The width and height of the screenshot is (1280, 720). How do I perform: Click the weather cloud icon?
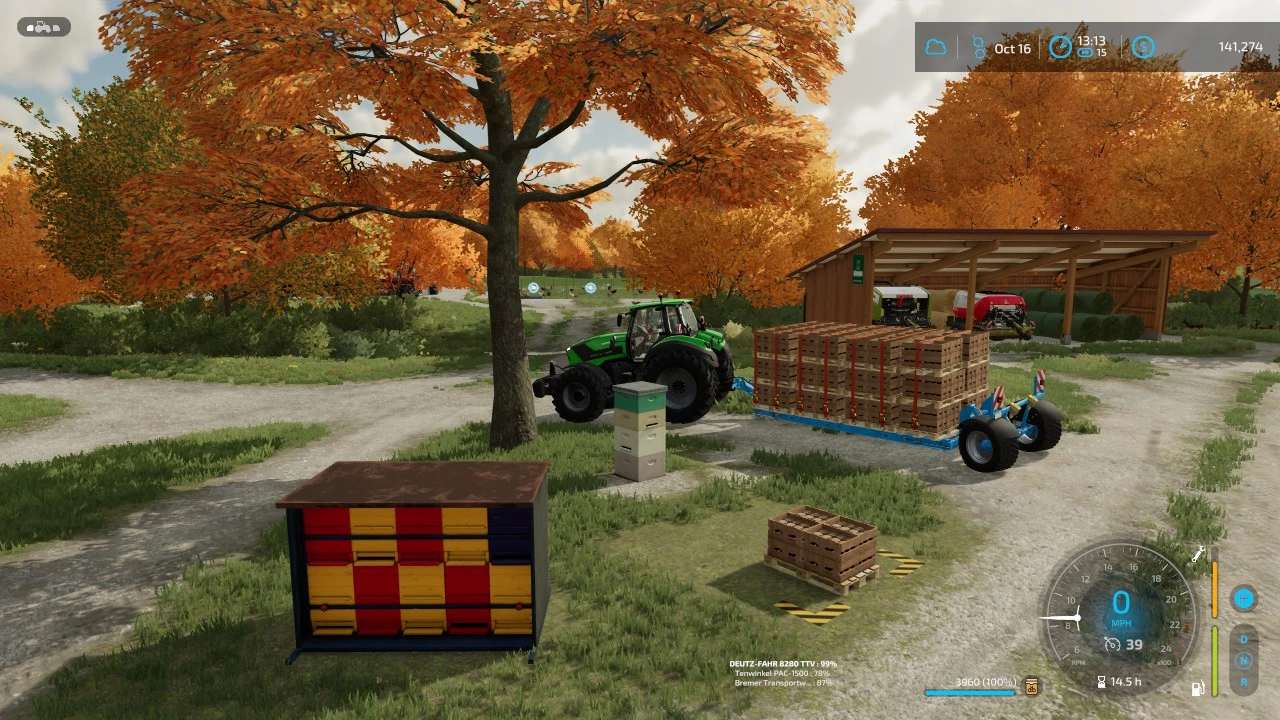coord(937,46)
